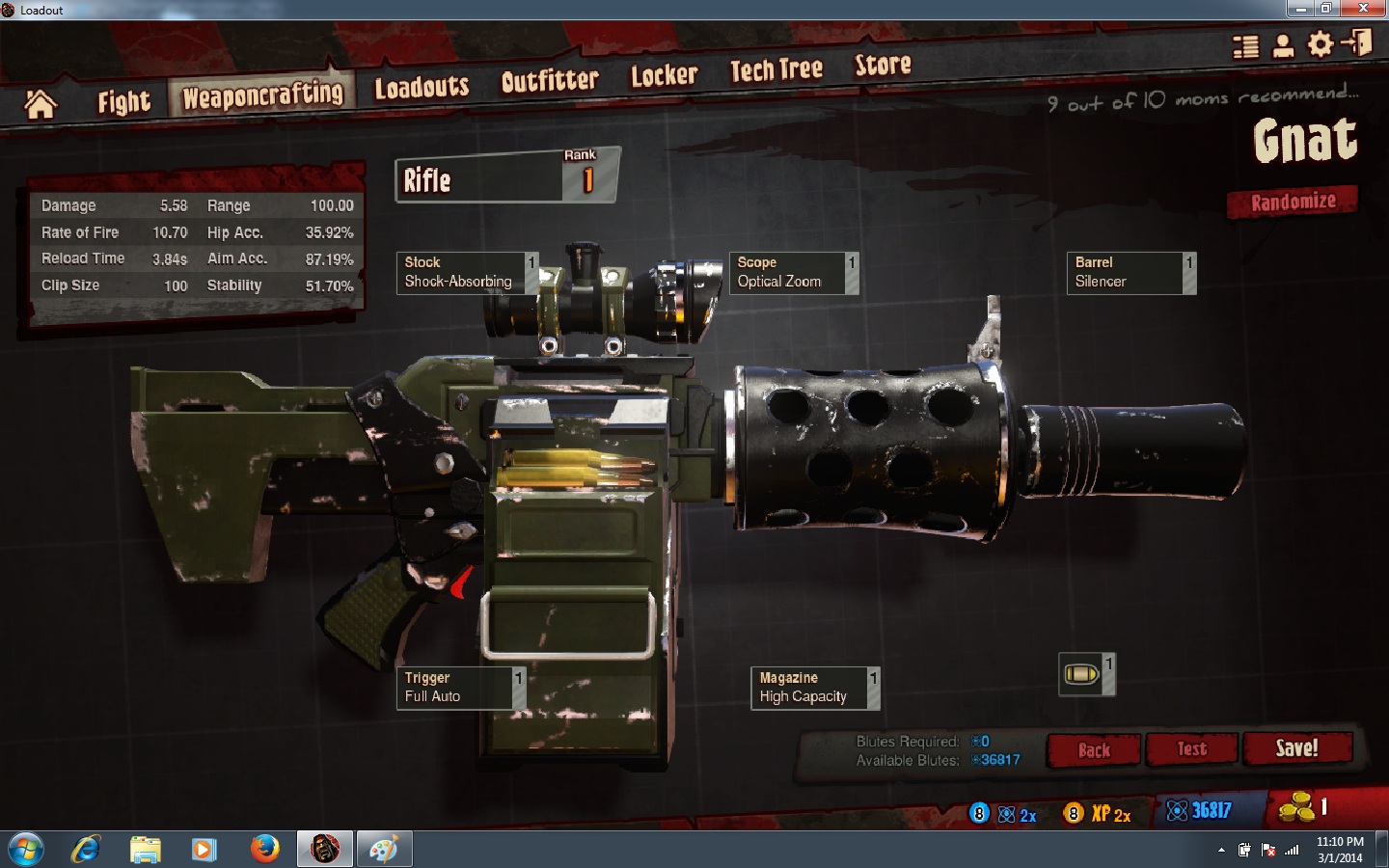Switch to the Outfitter tab

coord(550,81)
